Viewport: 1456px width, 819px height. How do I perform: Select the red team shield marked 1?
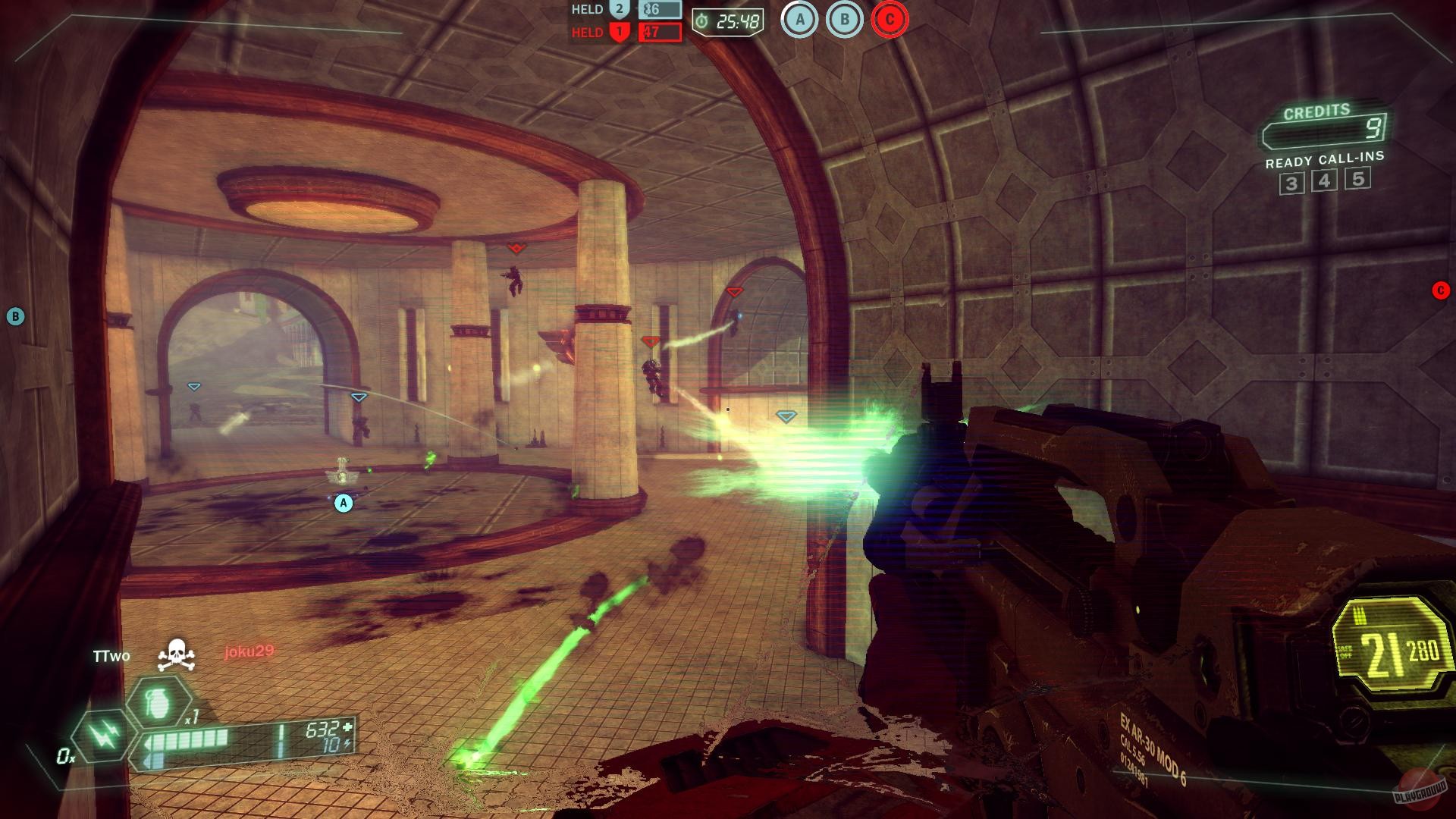pos(620,32)
